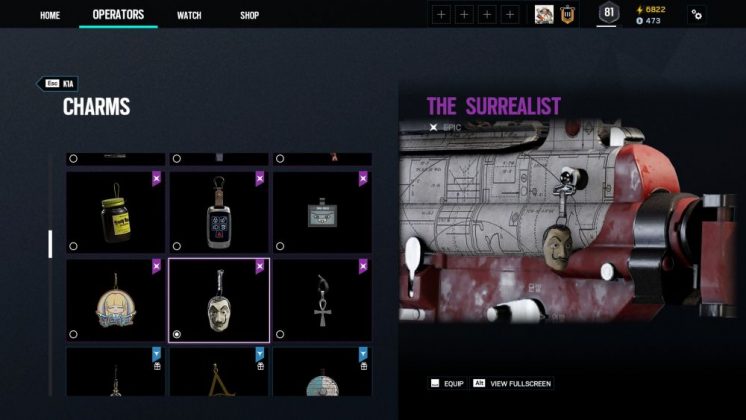Screen dimensions: 746x420
Task: Open the settings gear menu
Action: coord(697,15)
